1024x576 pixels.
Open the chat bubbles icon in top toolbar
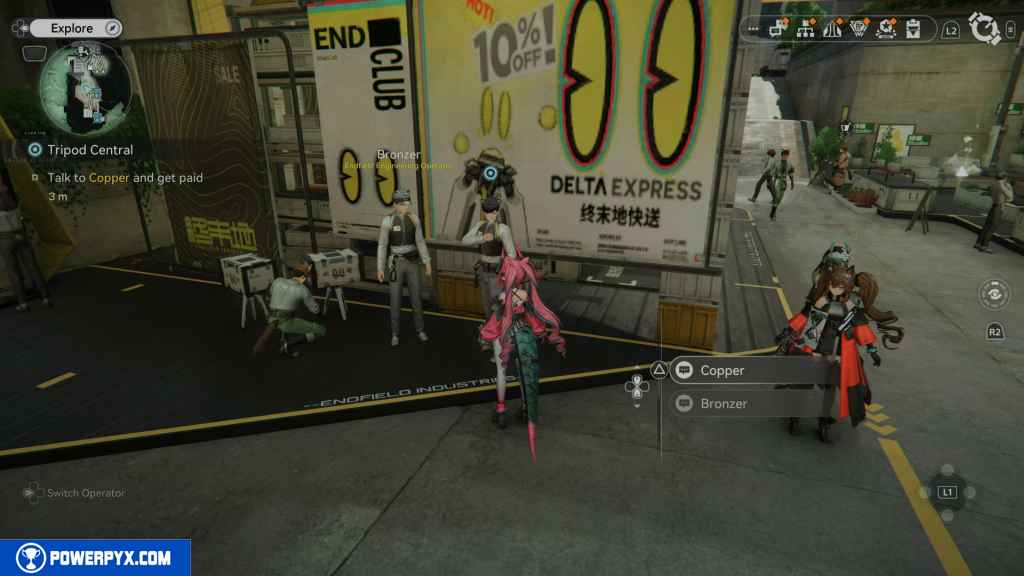point(779,30)
